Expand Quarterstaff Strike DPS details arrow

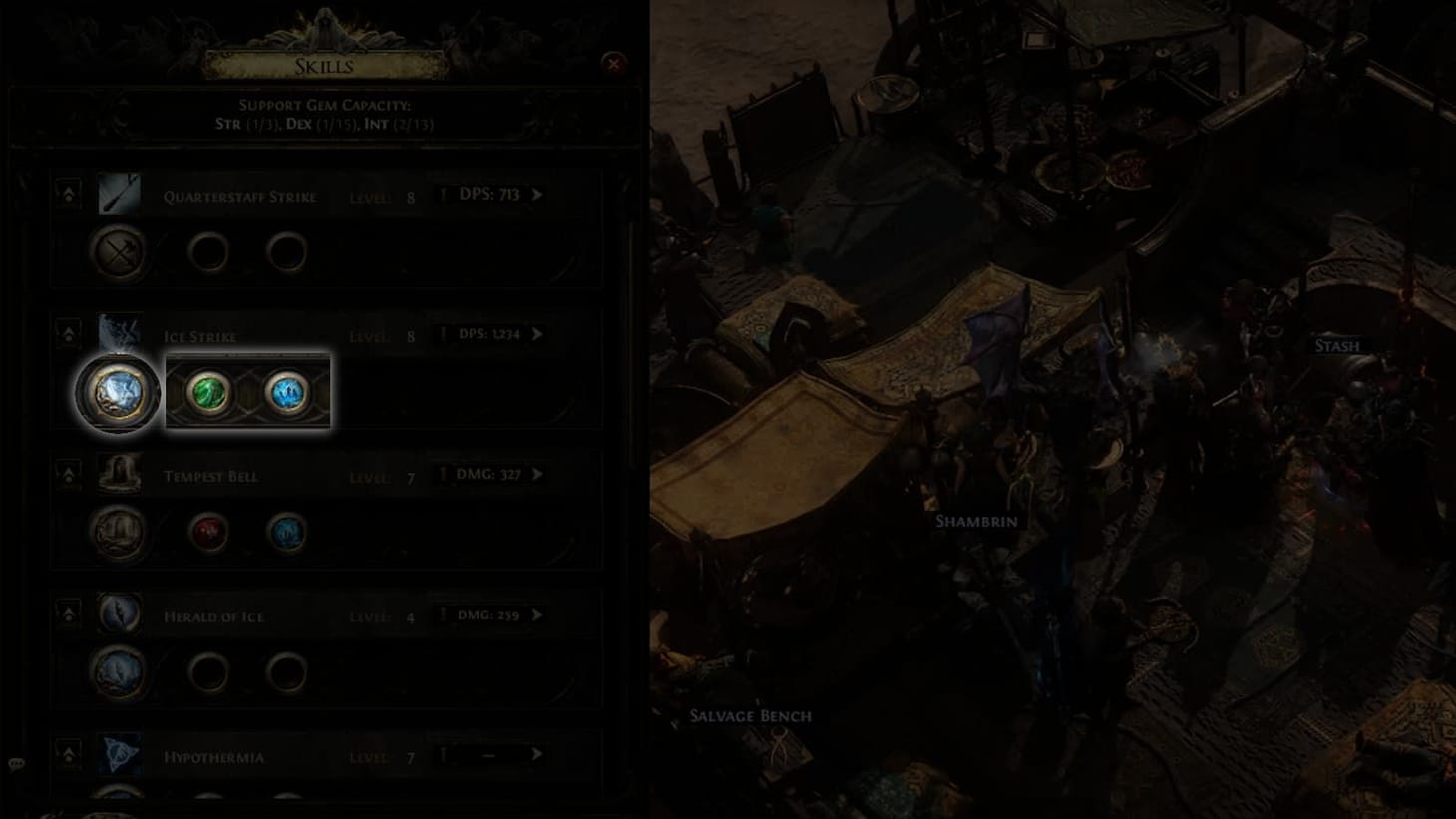pos(536,195)
